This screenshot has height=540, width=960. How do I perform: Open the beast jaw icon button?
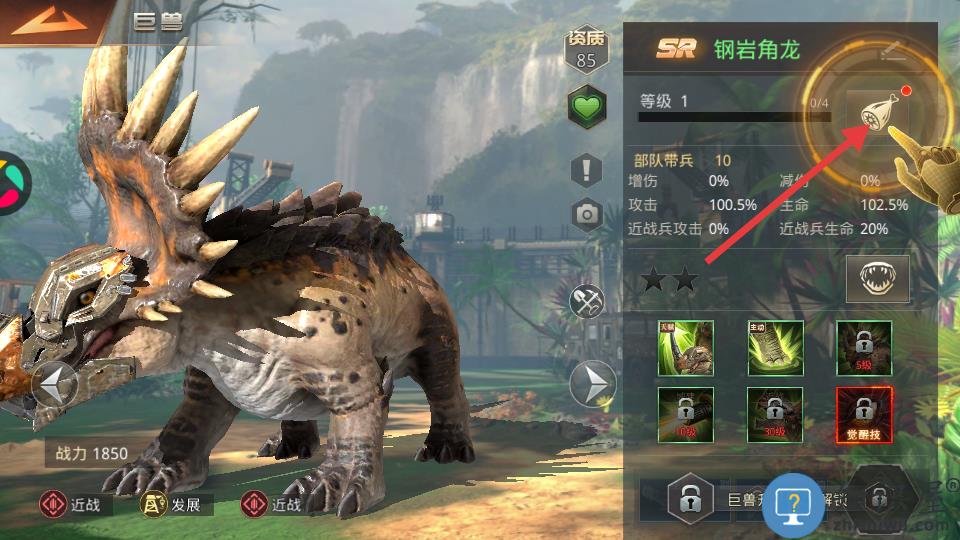[x=877, y=278]
